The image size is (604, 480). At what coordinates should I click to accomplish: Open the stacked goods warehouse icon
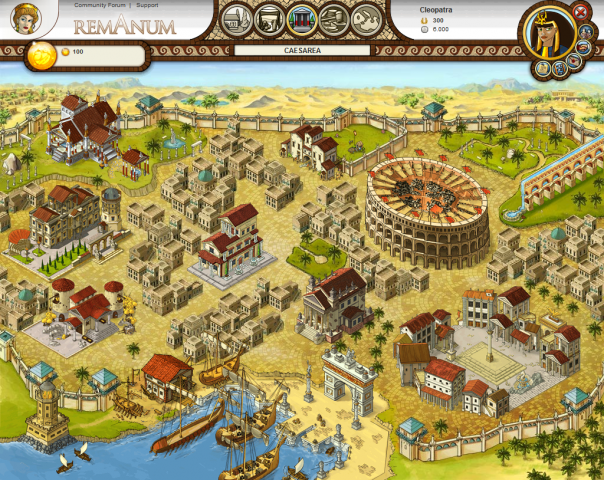(x=334, y=17)
